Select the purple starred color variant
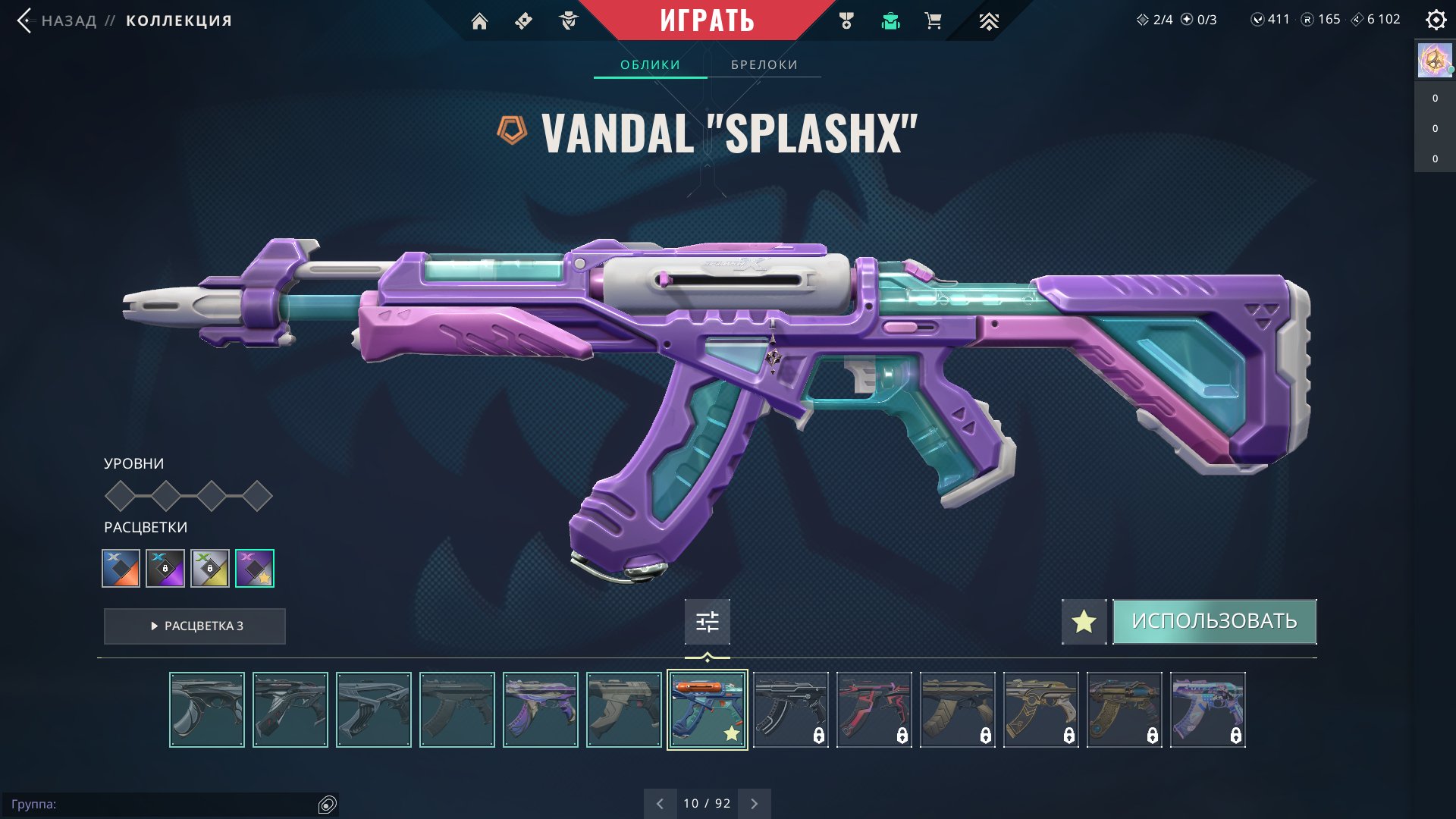1456x819 pixels. (x=255, y=568)
